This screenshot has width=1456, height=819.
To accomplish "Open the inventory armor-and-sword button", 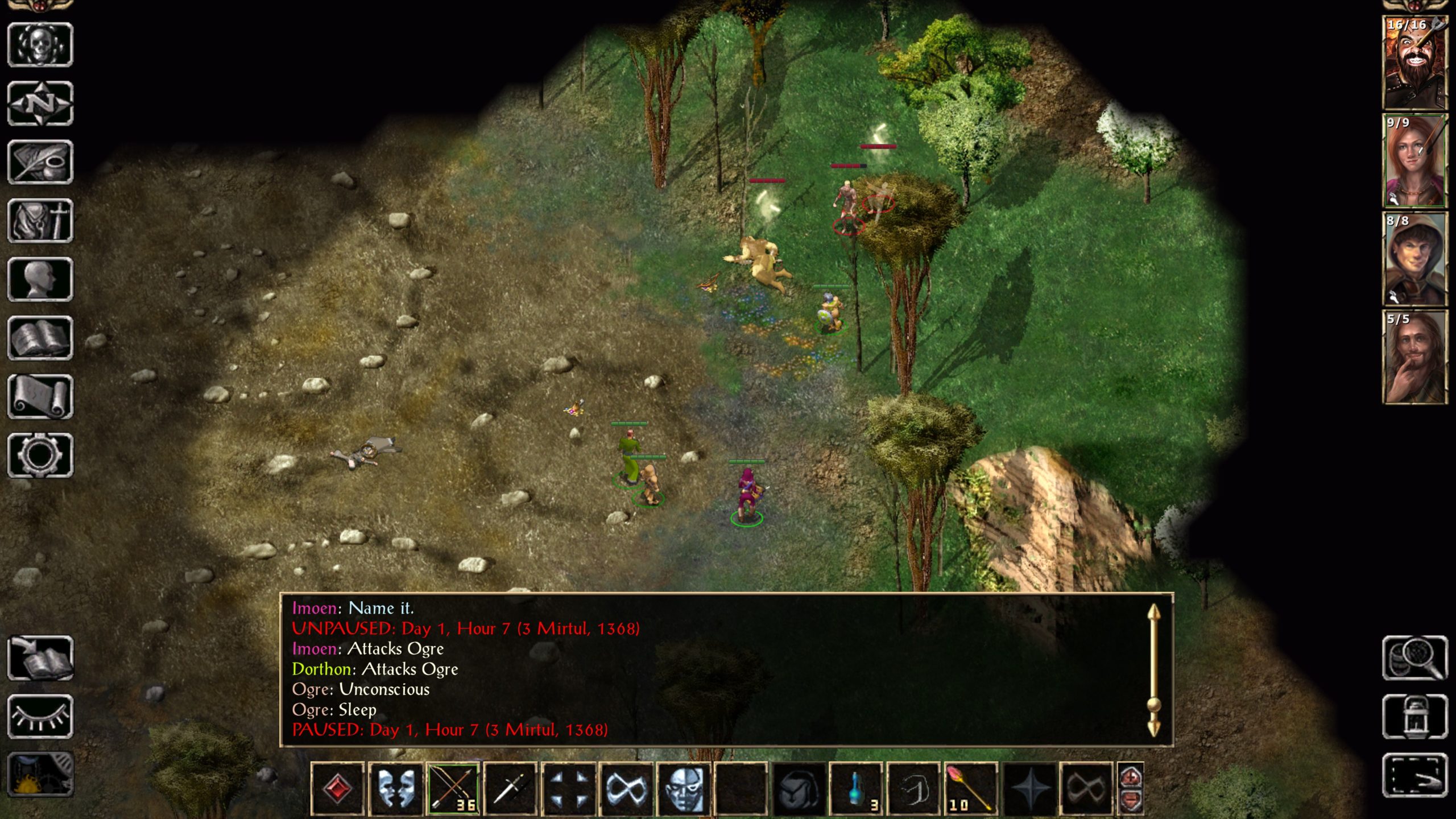I will point(40,221).
